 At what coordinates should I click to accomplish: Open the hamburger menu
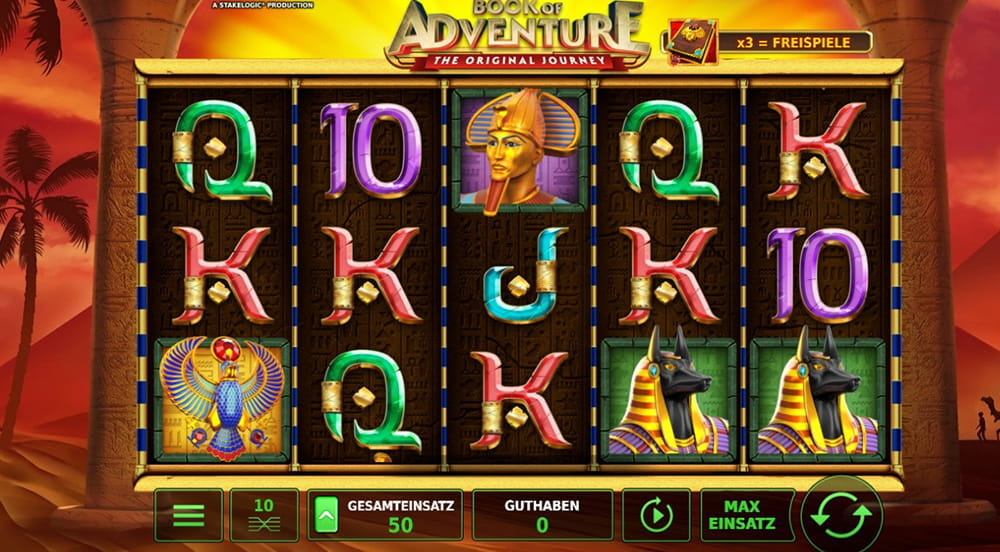point(188,515)
